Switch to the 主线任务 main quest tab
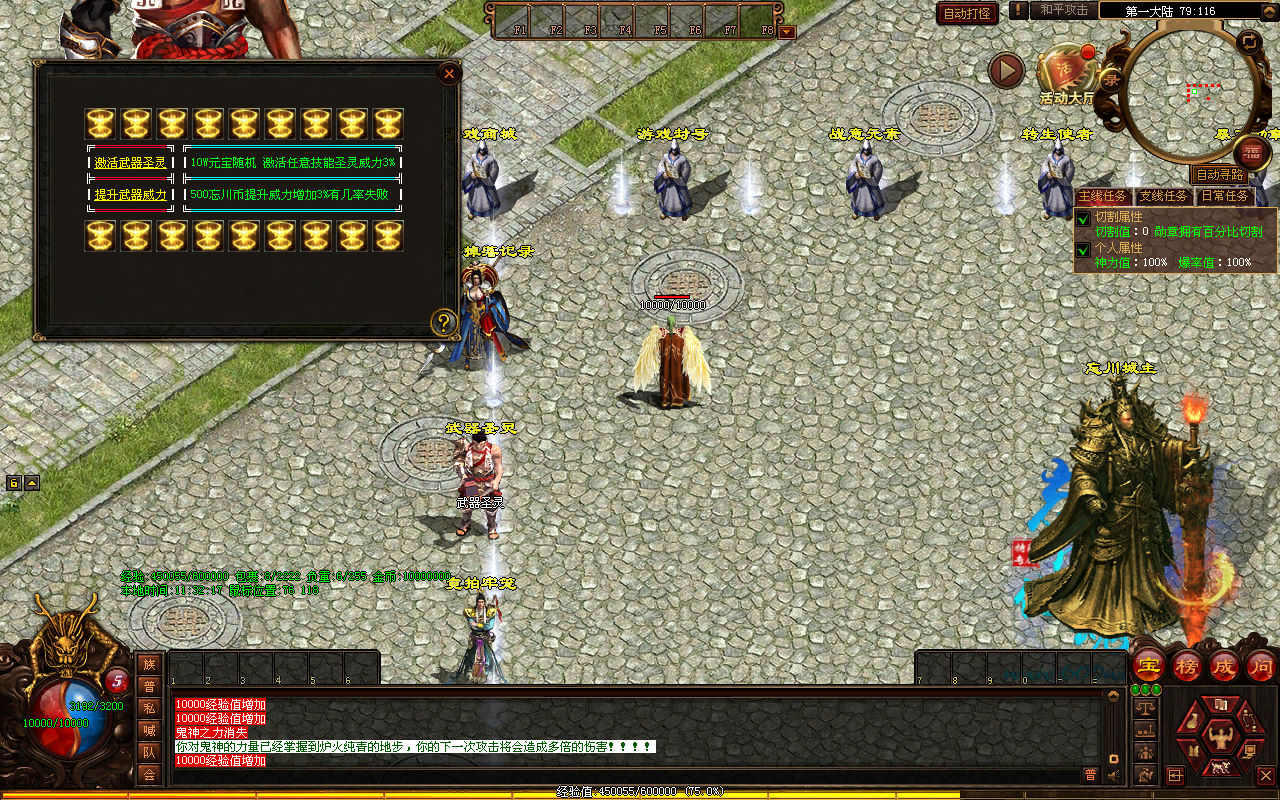Screen dimensions: 1280x800 pyautogui.click(x=1103, y=196)
